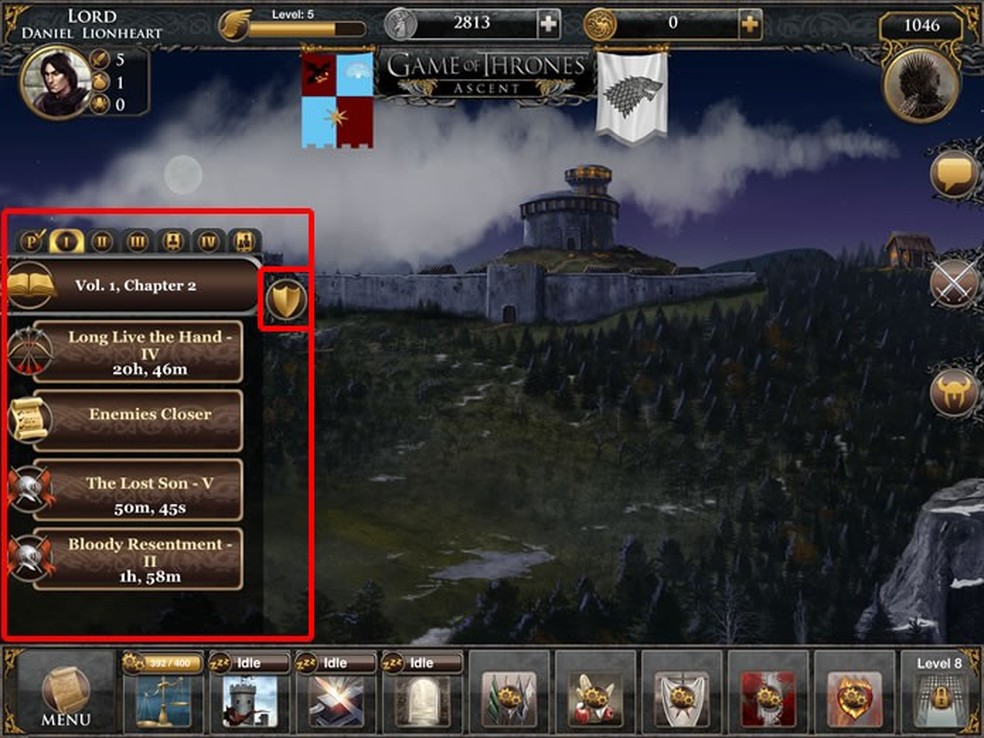Image resolution: width=984 pixels, height=738 pixels.
Task: Switch to the quest tab III
Action: 138,241
